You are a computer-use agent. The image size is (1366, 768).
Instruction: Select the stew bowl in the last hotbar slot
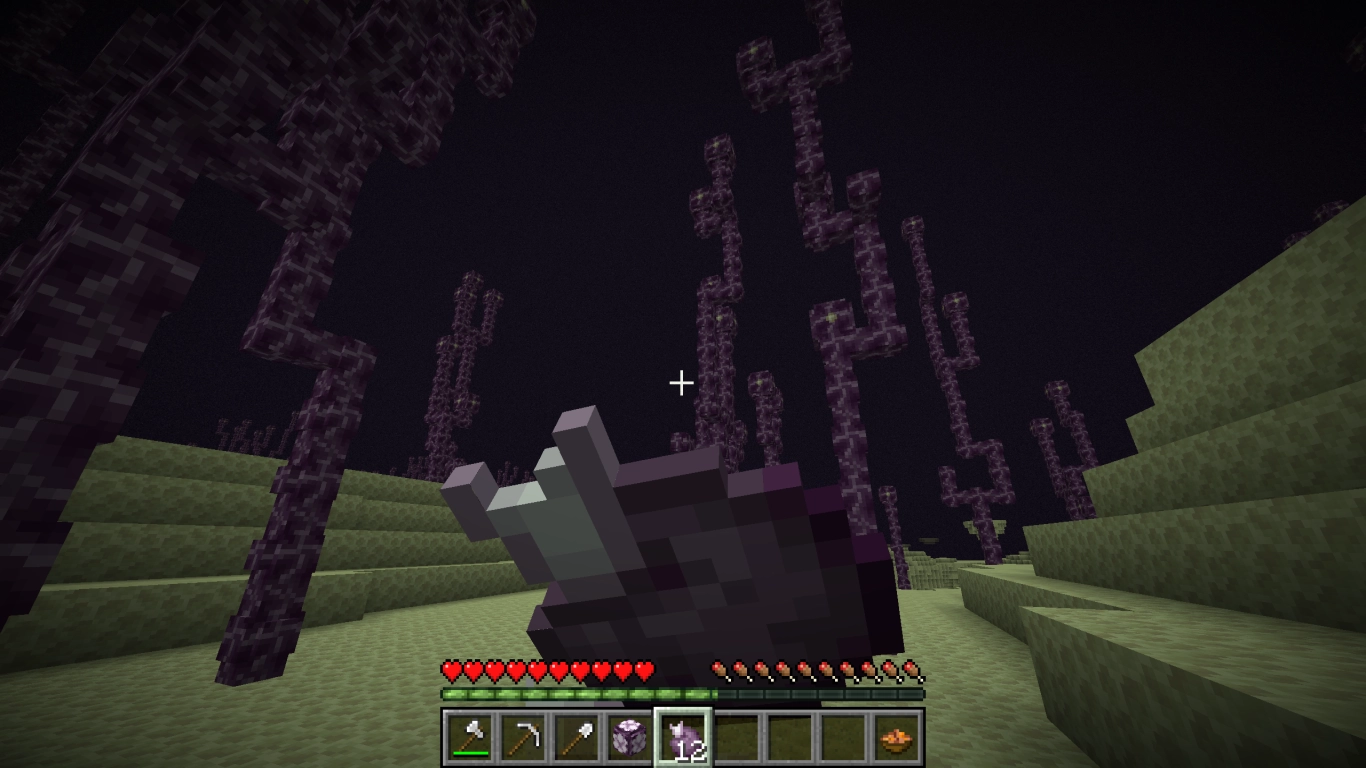(894, 735)
